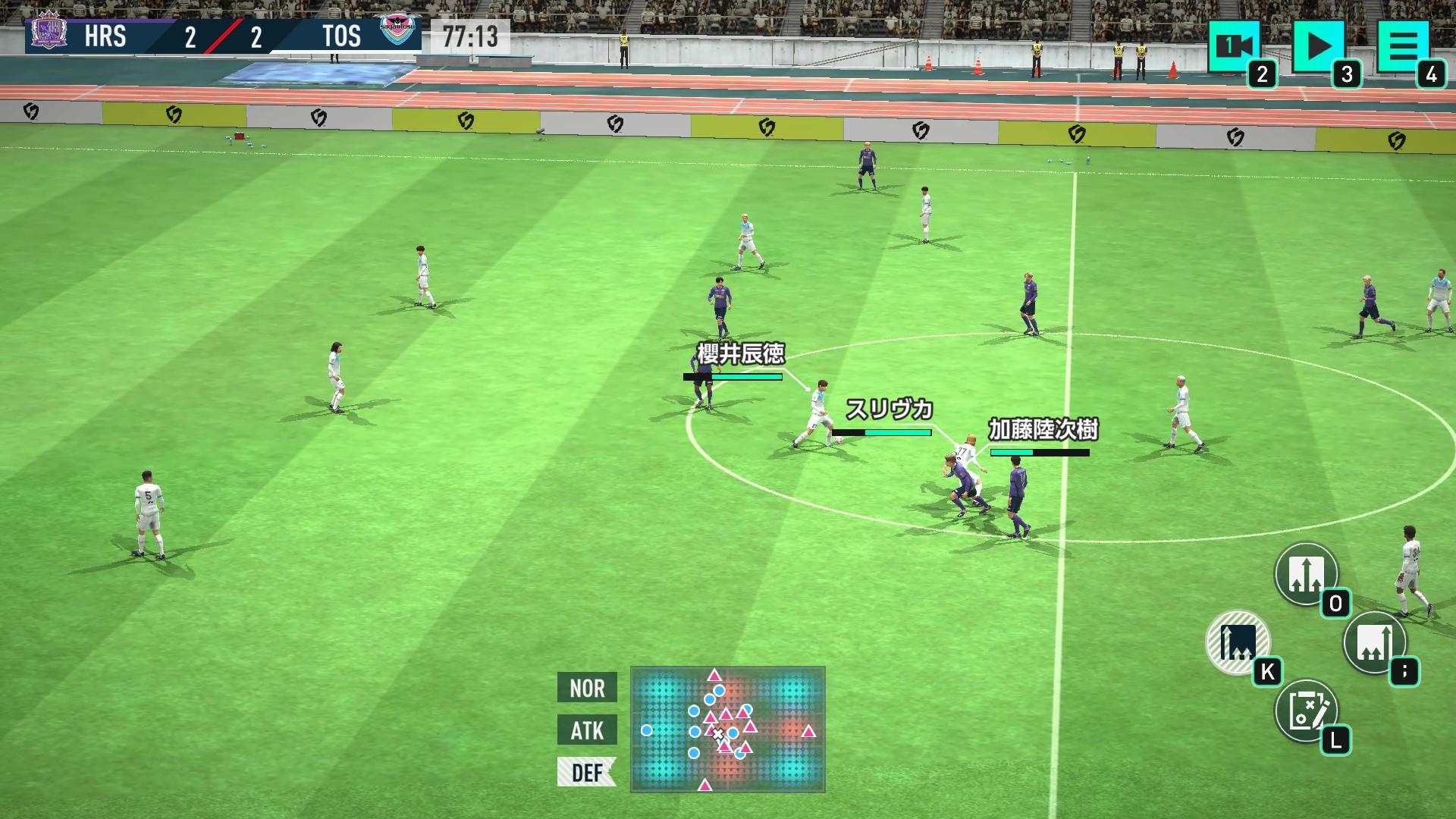Activate the right-arrow formation button
The height and width of the screenshot is (819, 1456).
tap(1374, 642)
